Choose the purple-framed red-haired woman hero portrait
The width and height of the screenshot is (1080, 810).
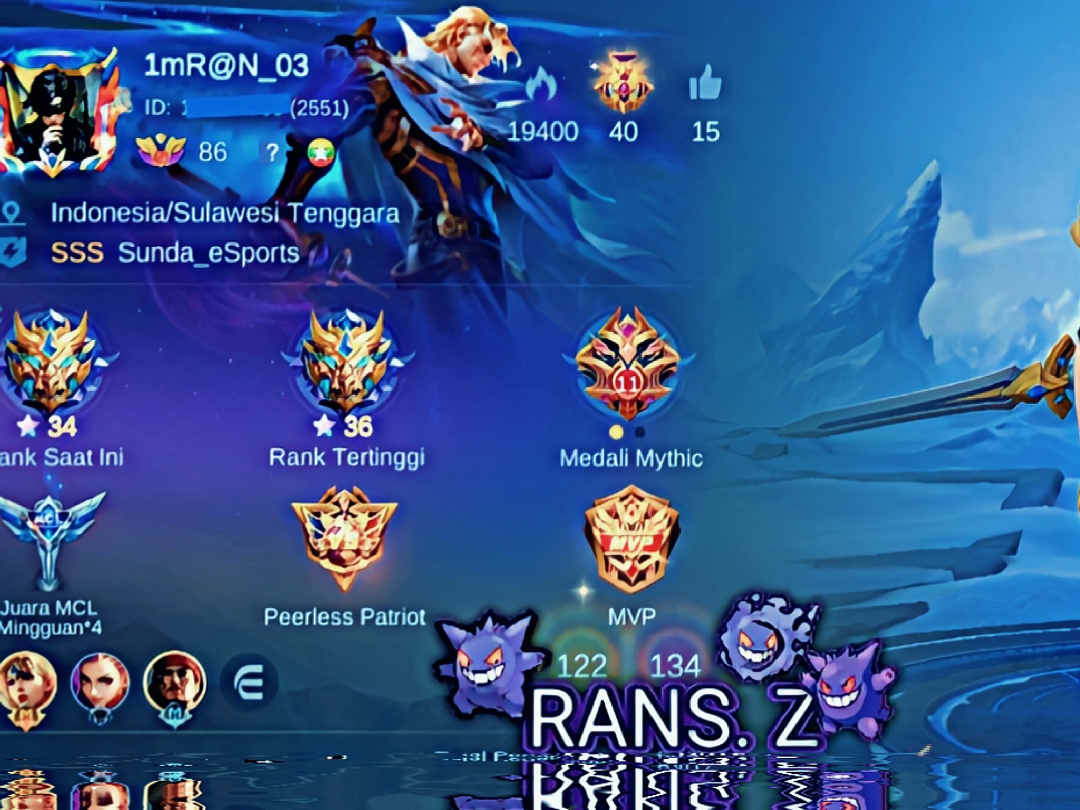point(100,685)
